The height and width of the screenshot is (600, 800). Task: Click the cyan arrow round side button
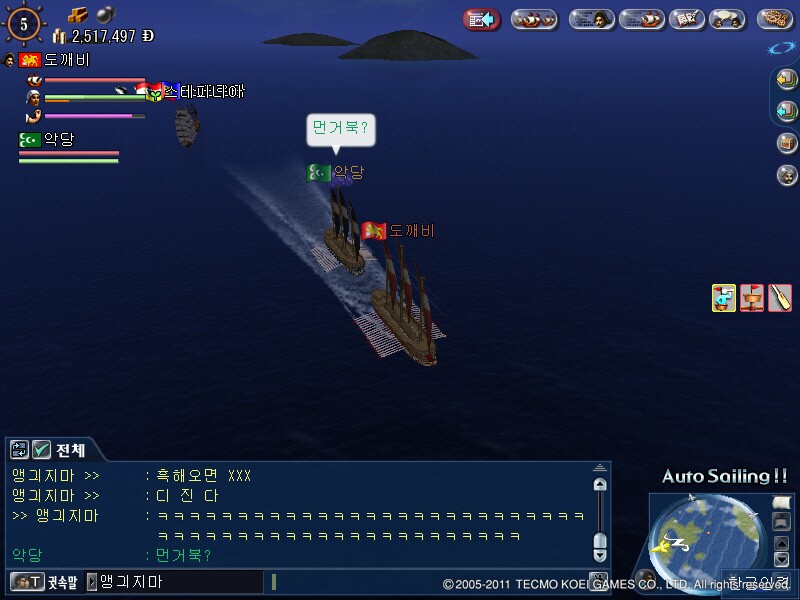tap(787, 111)
